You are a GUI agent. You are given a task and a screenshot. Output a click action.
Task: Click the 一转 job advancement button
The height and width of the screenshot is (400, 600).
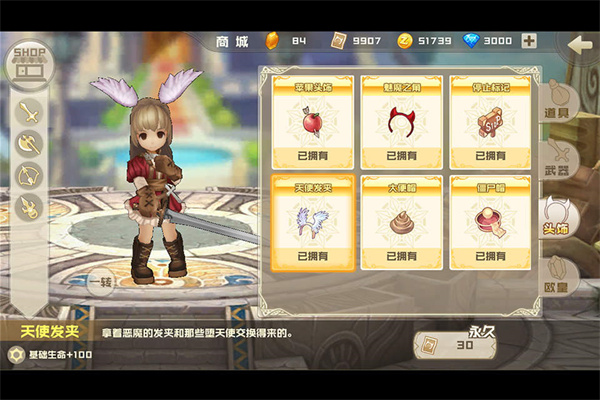tap(100, 282)
